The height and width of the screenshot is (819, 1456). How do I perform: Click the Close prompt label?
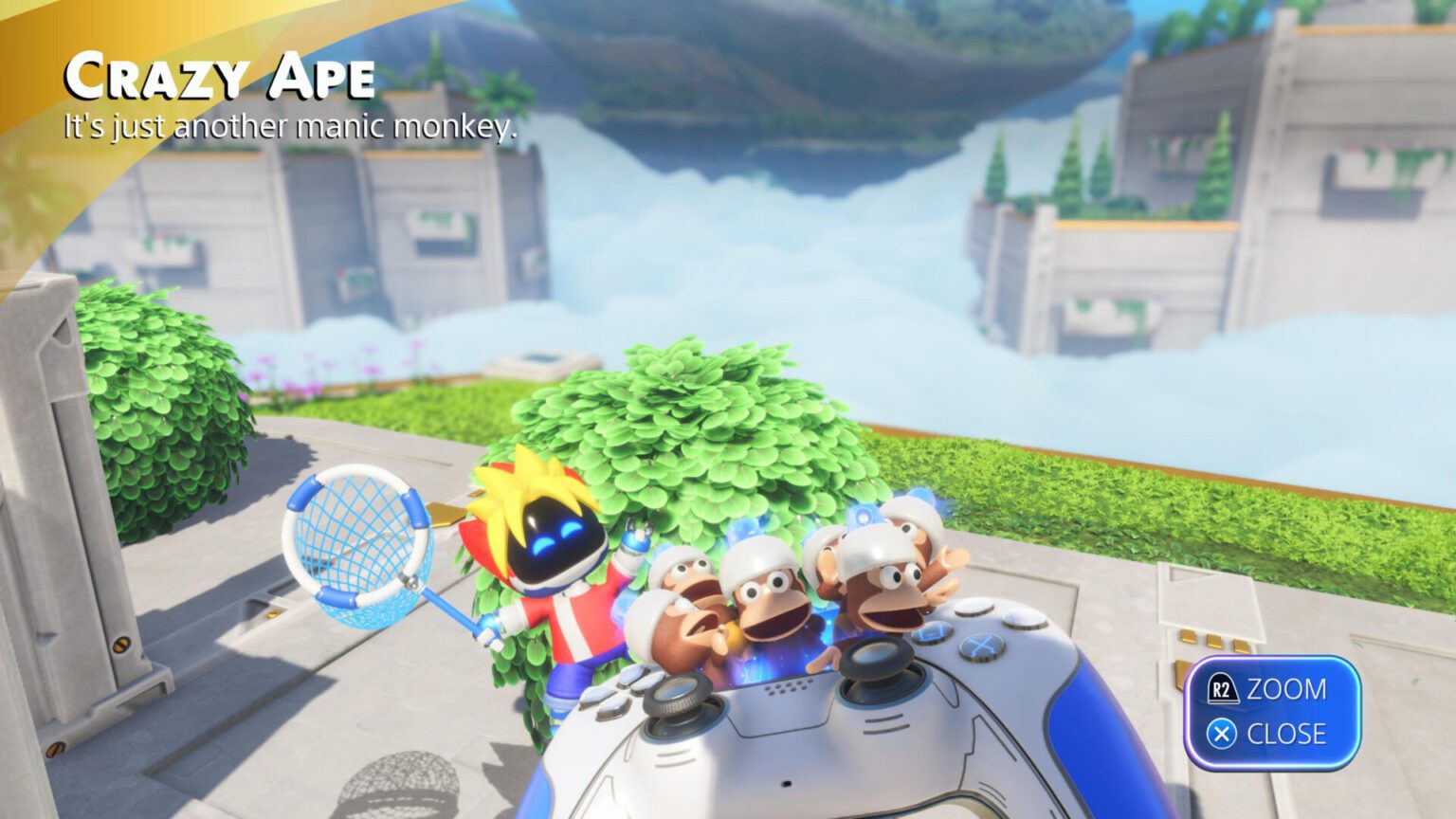(1289, 733)
